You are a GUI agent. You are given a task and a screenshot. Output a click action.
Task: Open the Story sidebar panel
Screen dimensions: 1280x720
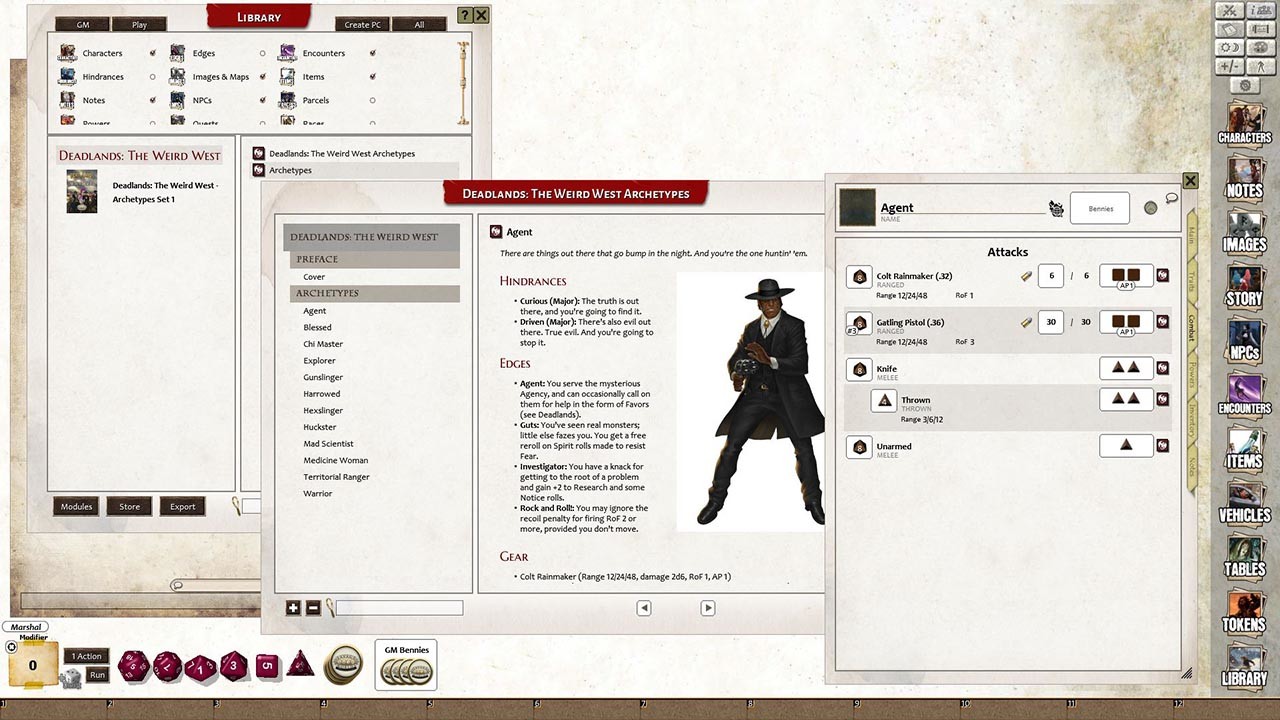click(1243, 287)
